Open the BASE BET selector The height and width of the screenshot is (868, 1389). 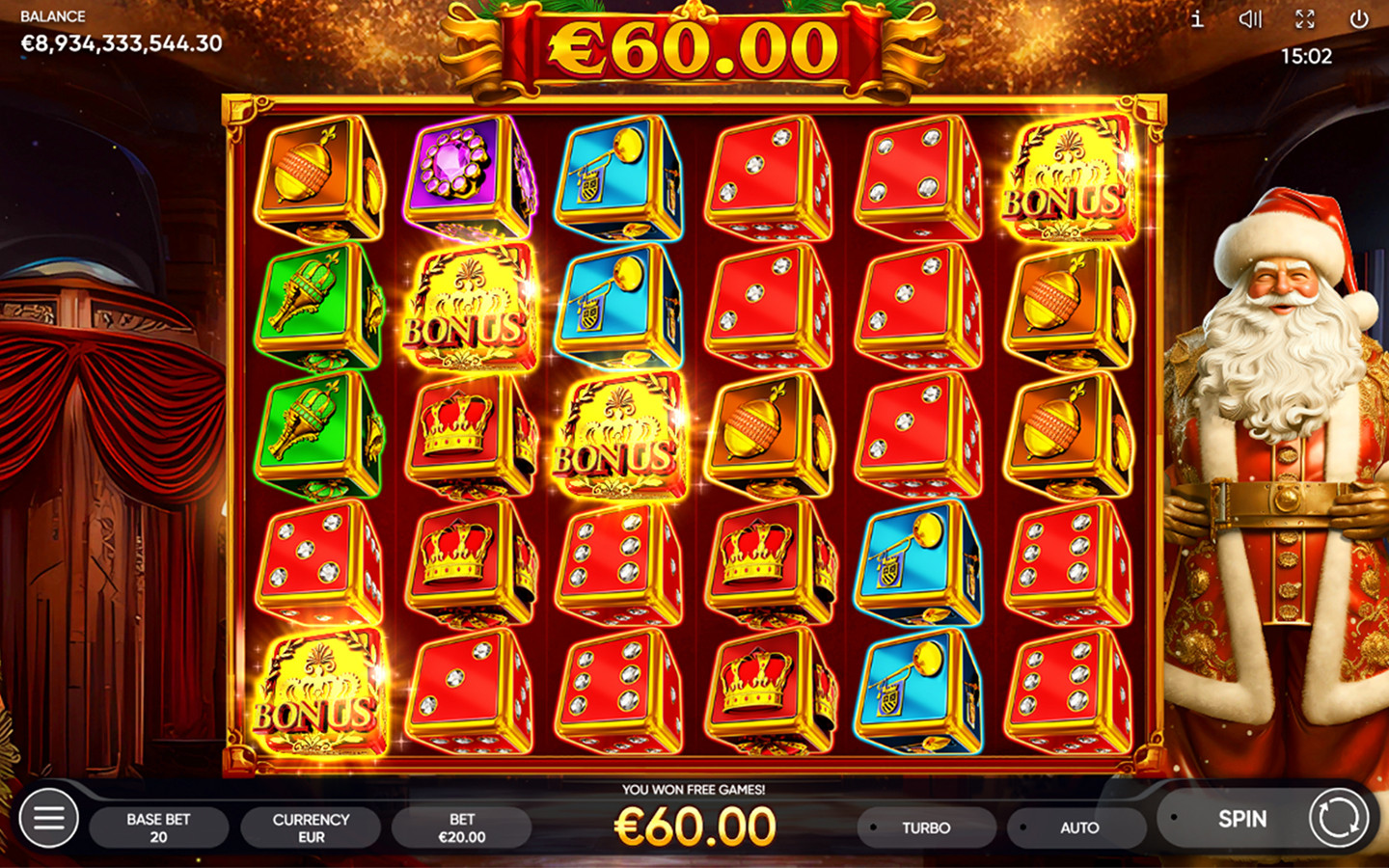tap(159, 826)
